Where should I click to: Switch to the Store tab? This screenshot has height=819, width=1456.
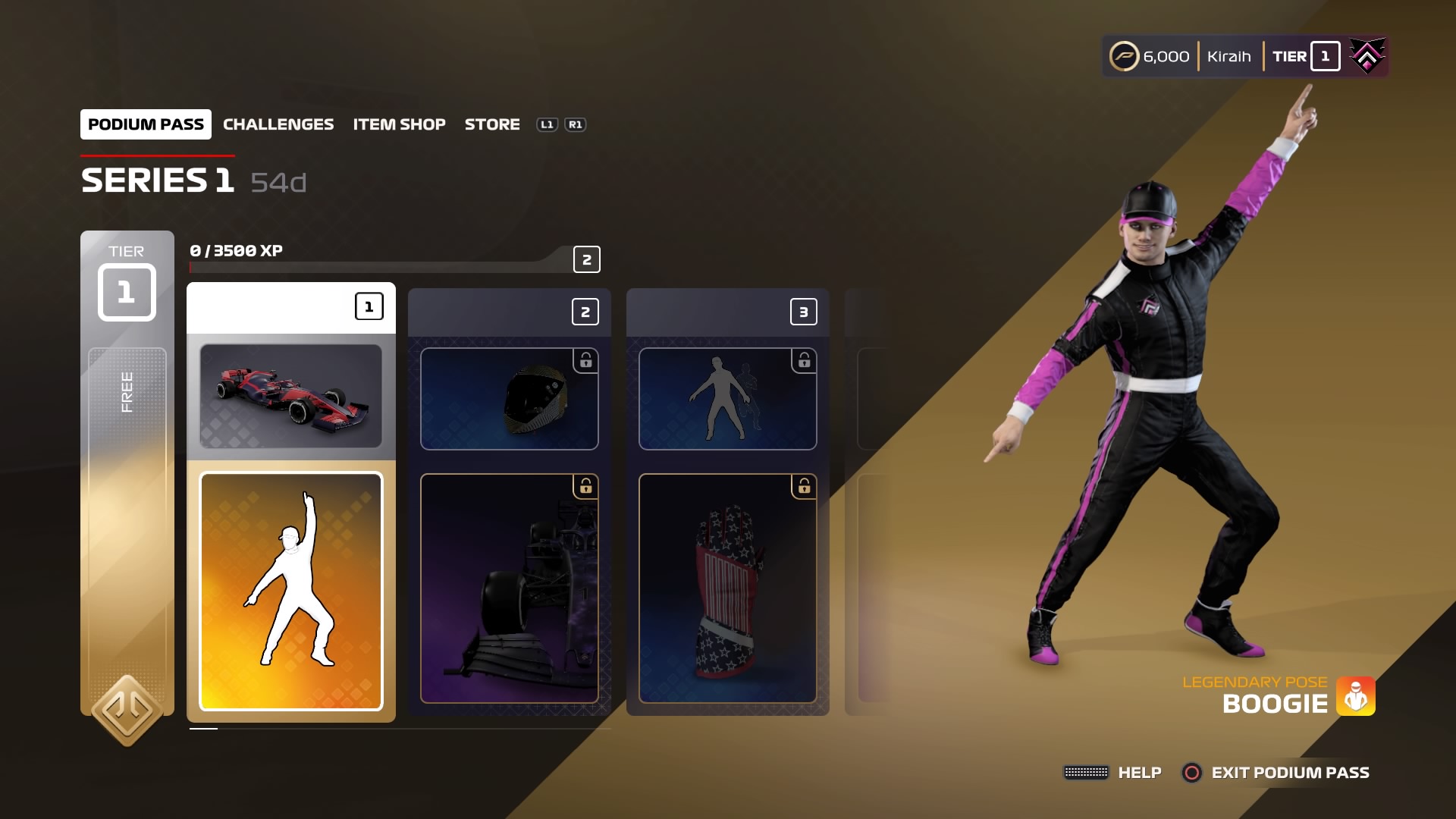pos(492,124)
